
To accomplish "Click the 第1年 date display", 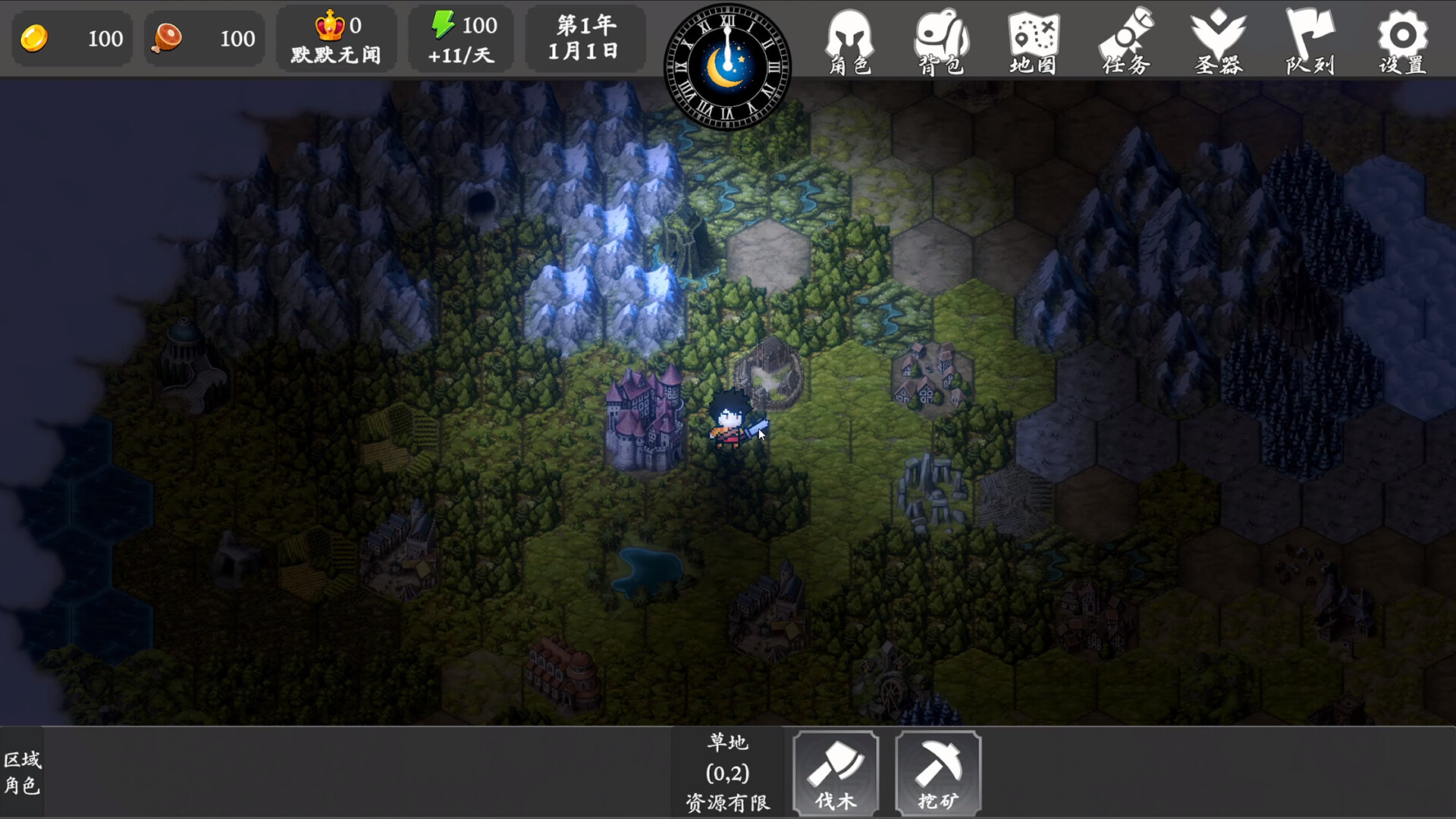I will click(585, 27).
